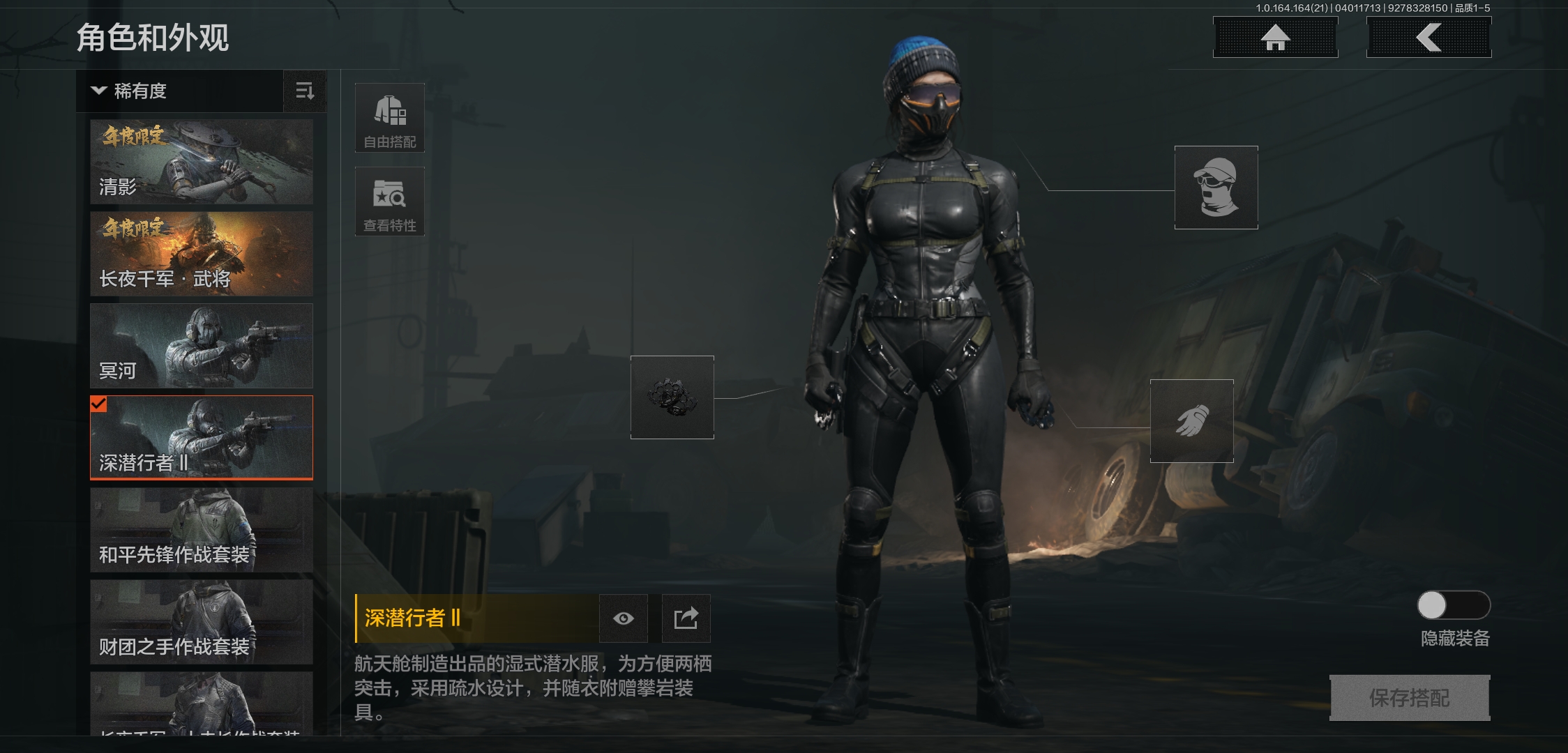Open the share panel via the export icon

point(686,618)
